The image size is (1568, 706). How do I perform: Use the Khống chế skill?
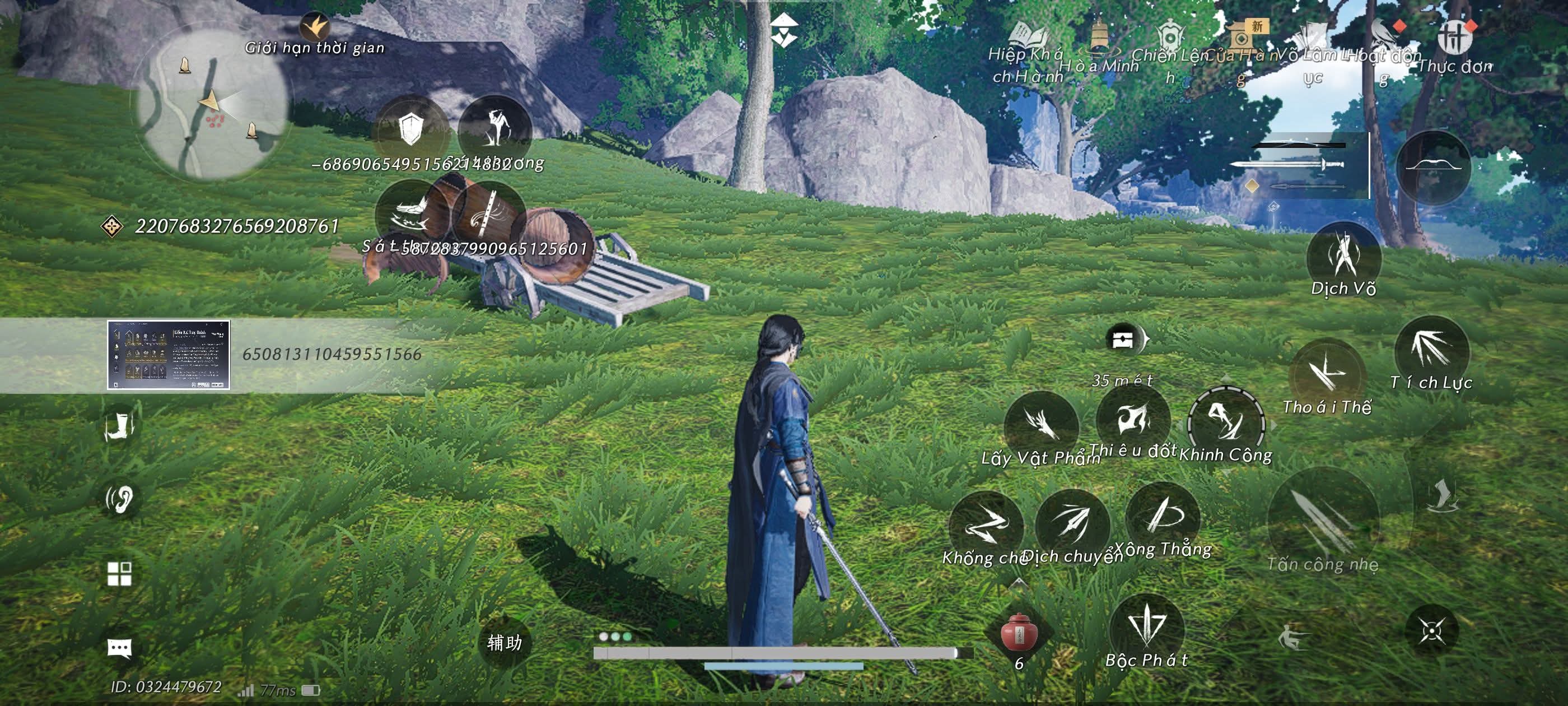[986, 525]
